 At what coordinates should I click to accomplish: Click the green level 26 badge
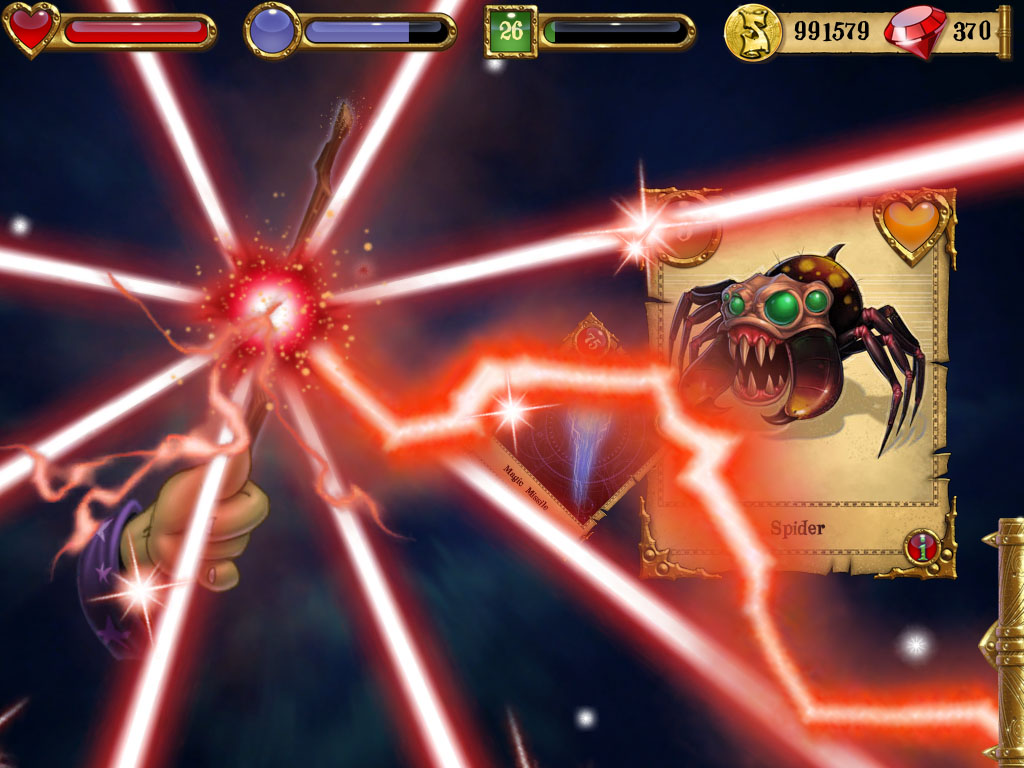click(x=511, y=31)
